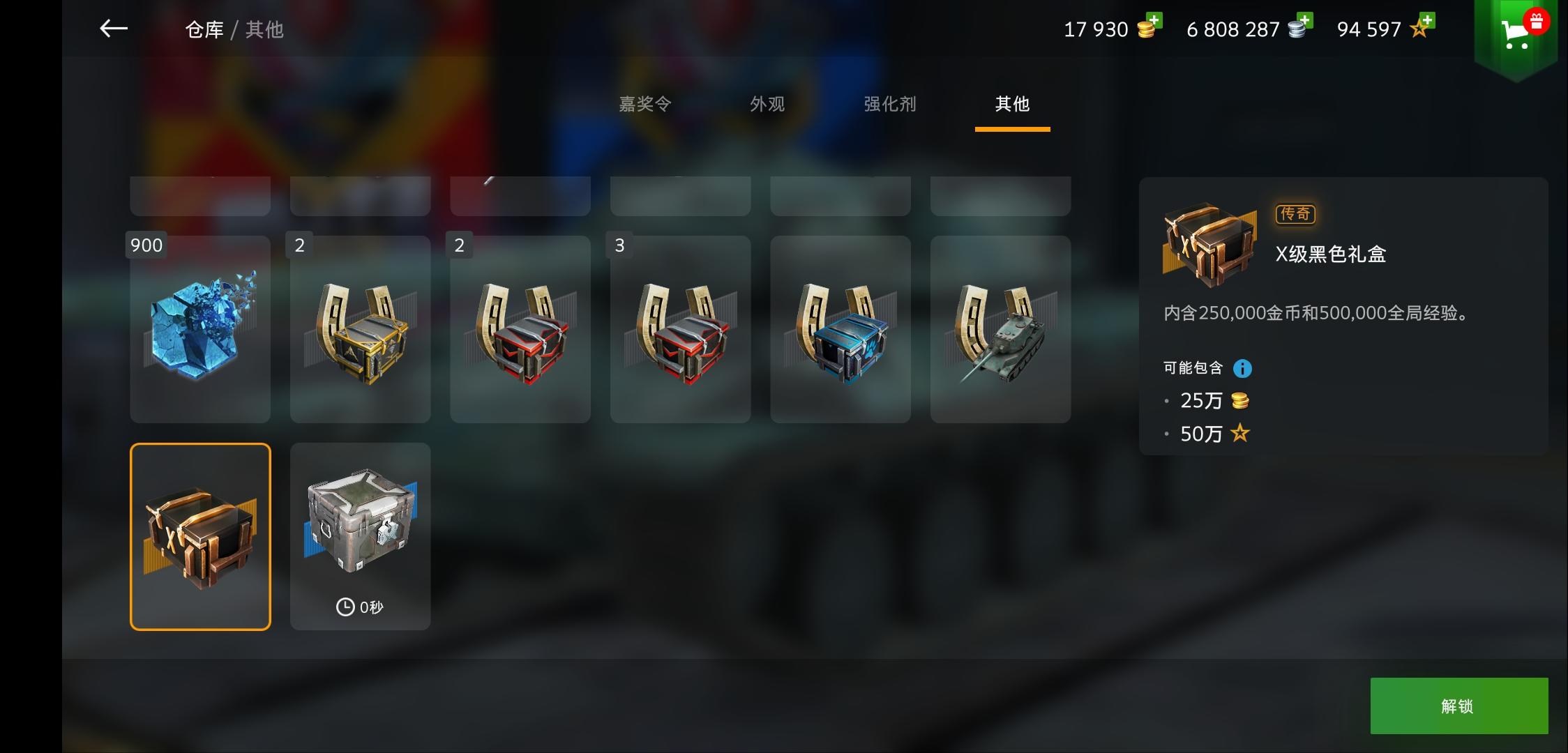This screenshot has height=753, width=1568.
Task: Open the 外观 tab
Action: pyautogui.click(x=767, y=104)
